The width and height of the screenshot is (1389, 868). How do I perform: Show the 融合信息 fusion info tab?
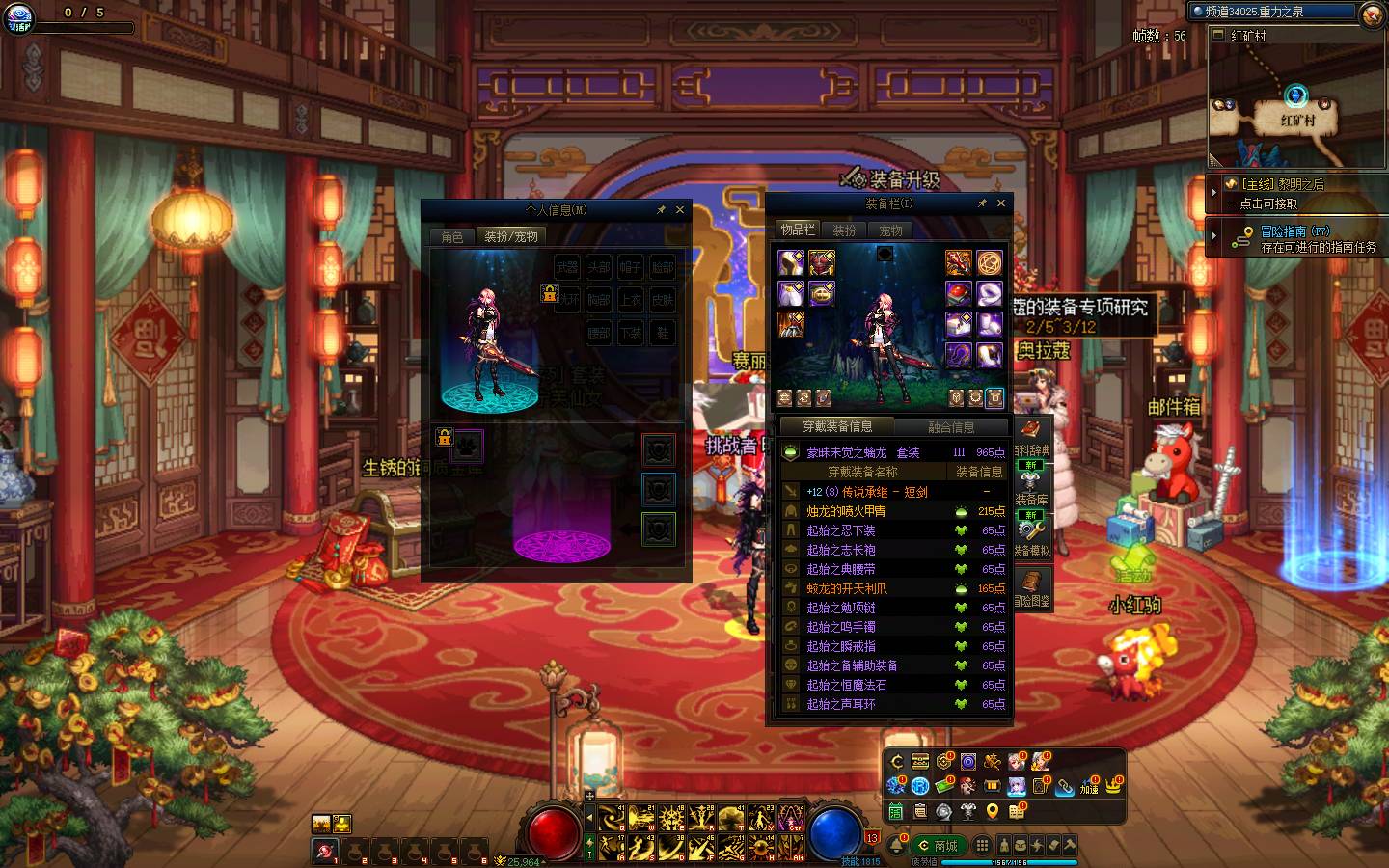[951, 426]
